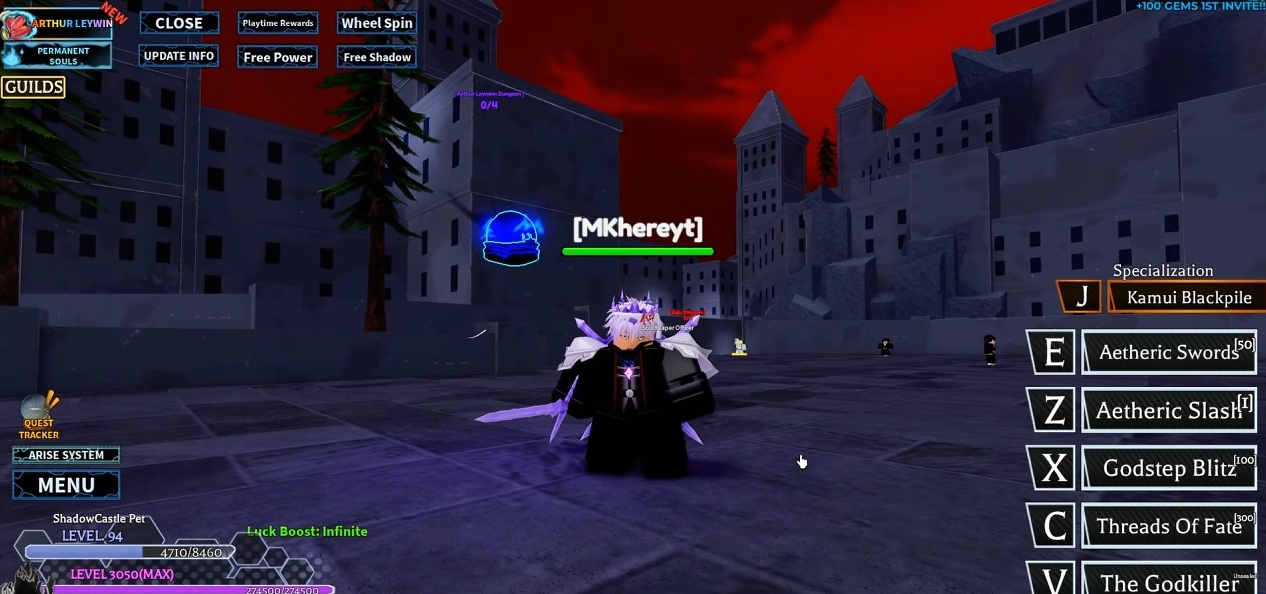
Task: Open Playtime Rewards
Action: click(x=278, y=23)
